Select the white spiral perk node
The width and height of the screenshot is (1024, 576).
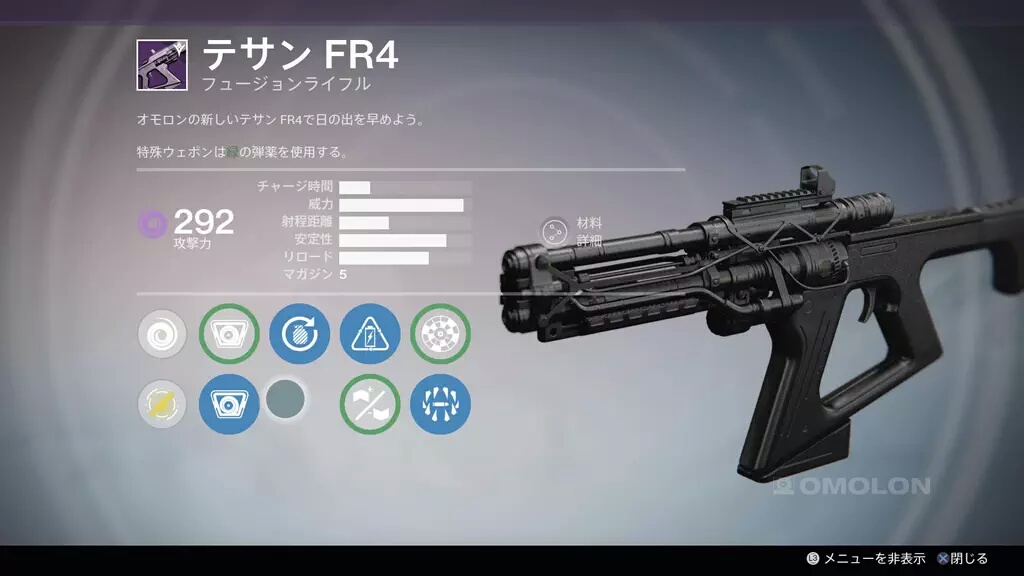tap(161, 334)
